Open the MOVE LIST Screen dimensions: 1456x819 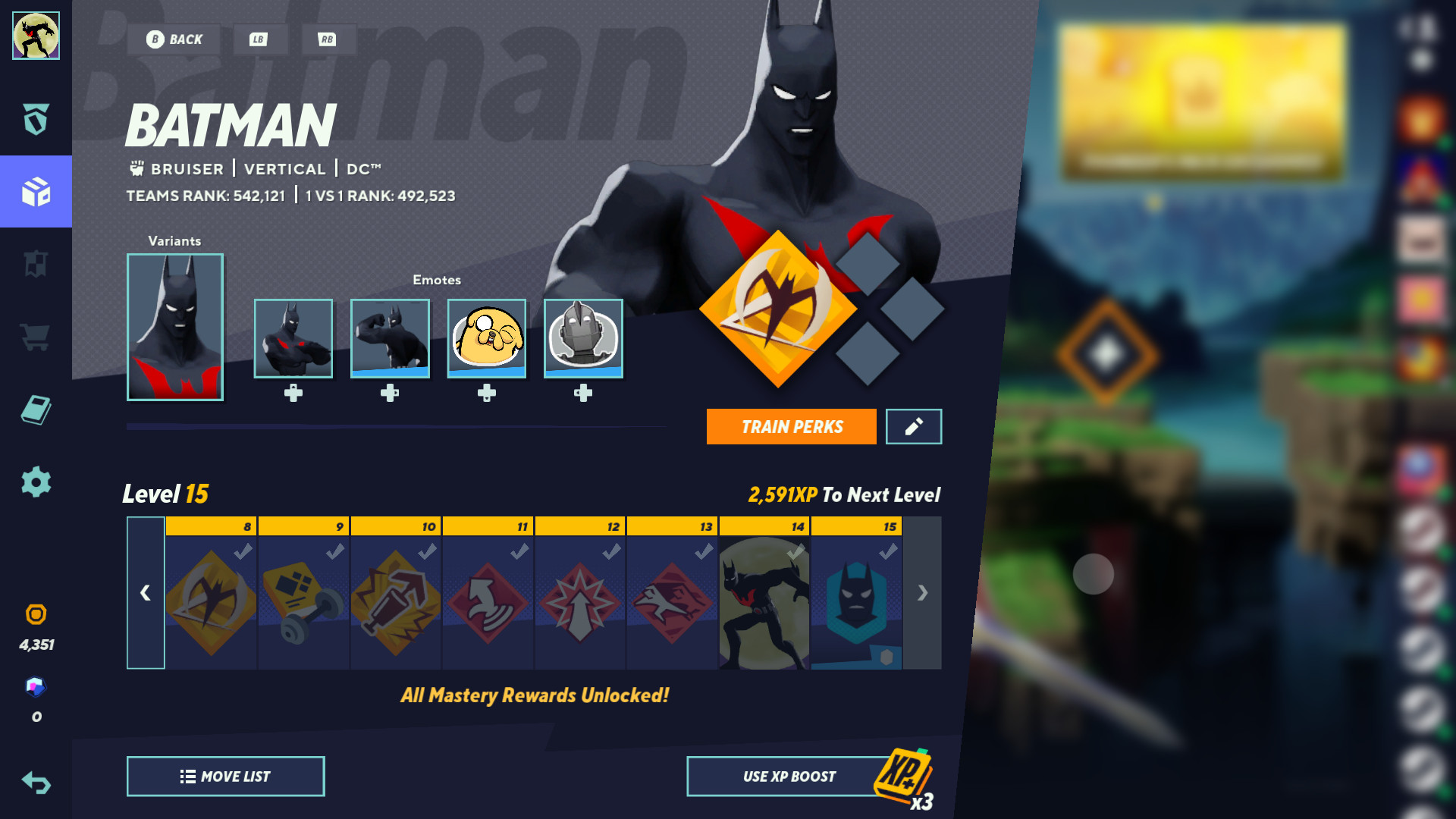click(x=225, y=776)
